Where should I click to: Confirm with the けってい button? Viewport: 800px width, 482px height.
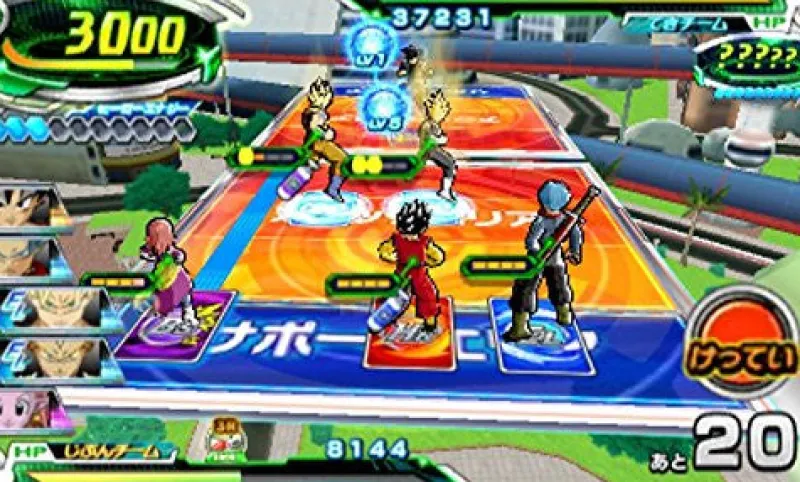(741, 351)
